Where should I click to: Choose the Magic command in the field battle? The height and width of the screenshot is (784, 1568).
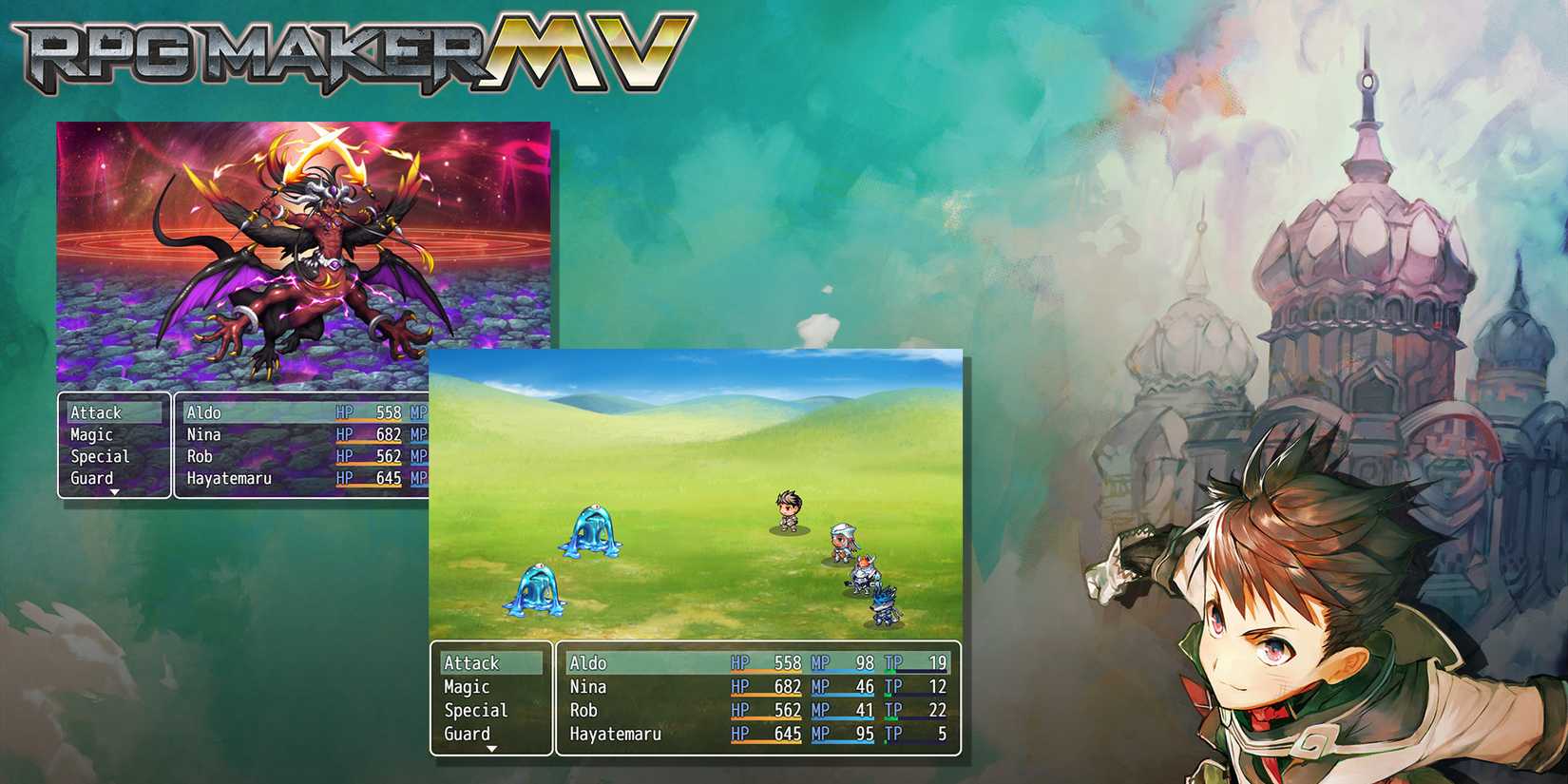tap(467, 686)
